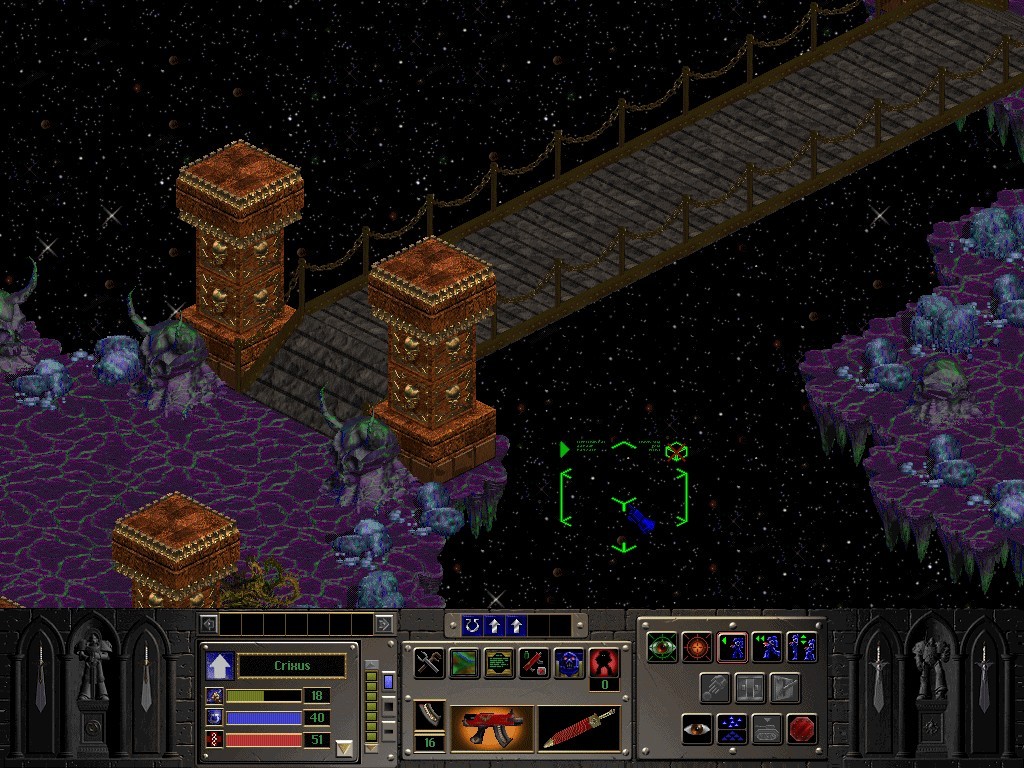Select the double-arrow run movement mode
Image resolution: width=1024 pixels, height=768 pixels.
click(x=767, y=647)
